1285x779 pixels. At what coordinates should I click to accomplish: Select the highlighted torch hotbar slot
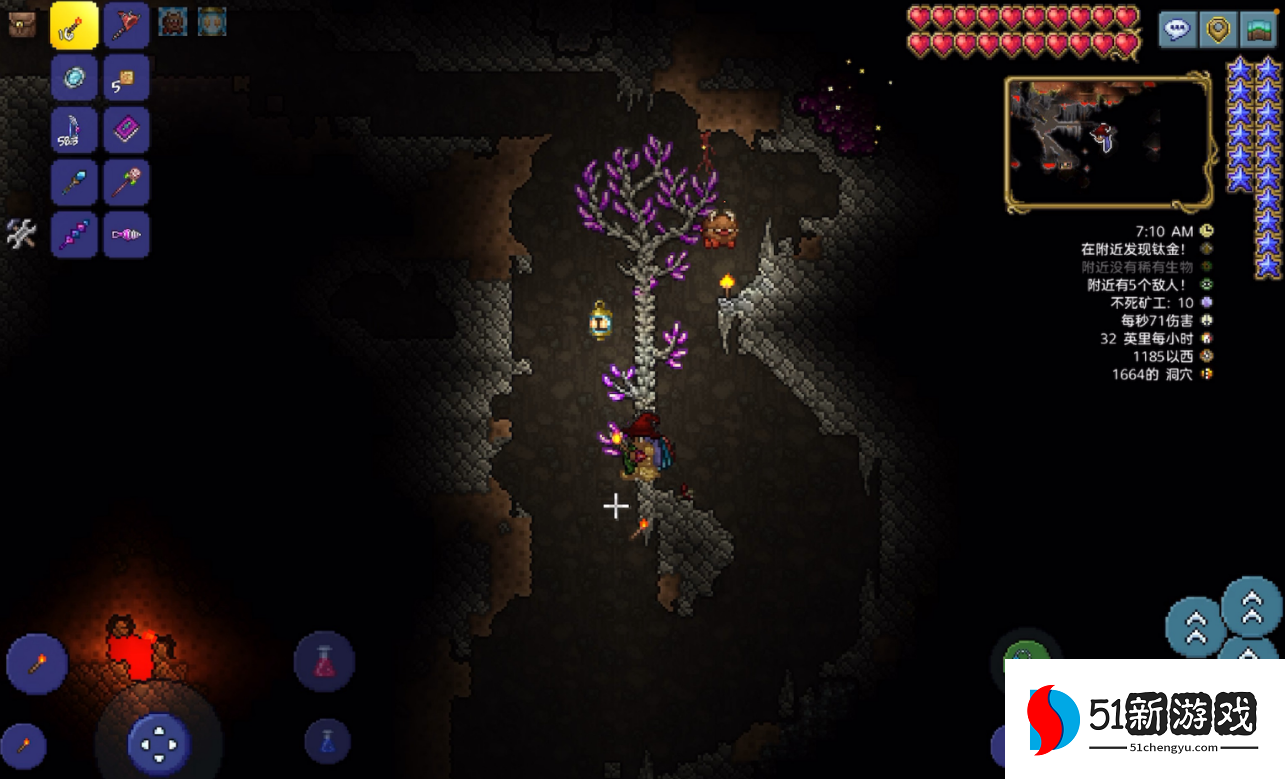75,27
